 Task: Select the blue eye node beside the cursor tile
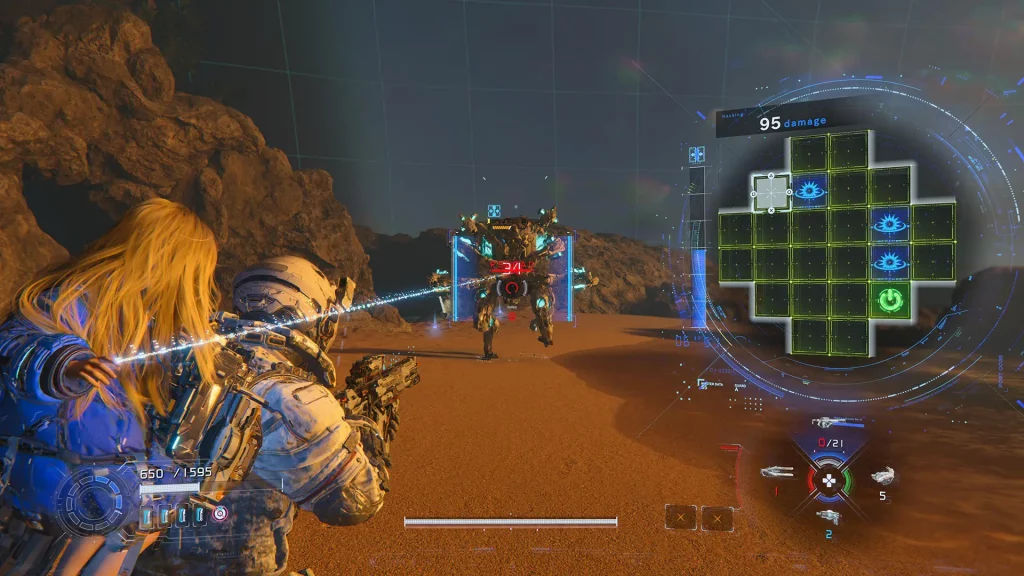click(809, 191)
